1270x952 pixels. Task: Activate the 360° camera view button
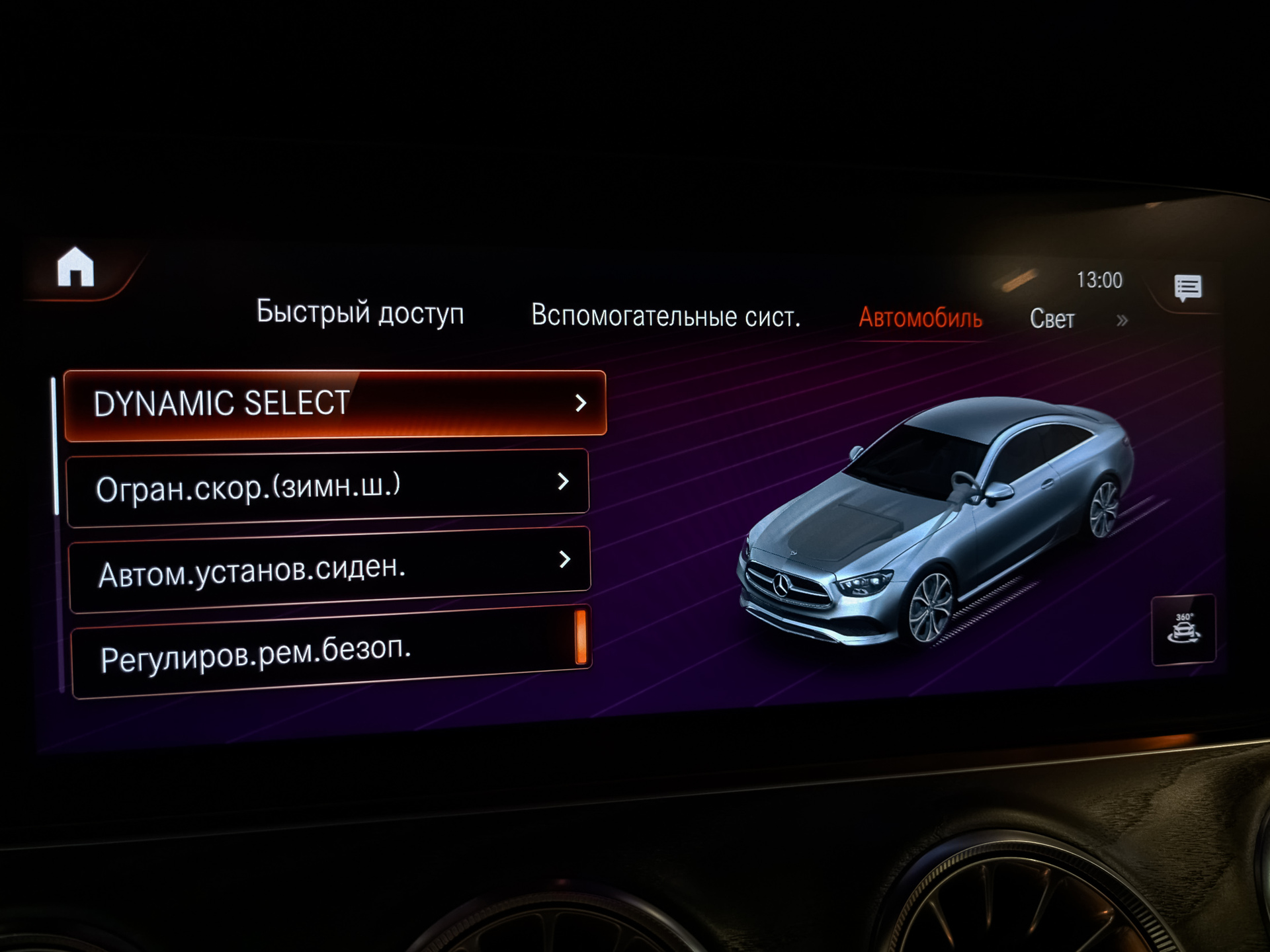click(1183, 629)
